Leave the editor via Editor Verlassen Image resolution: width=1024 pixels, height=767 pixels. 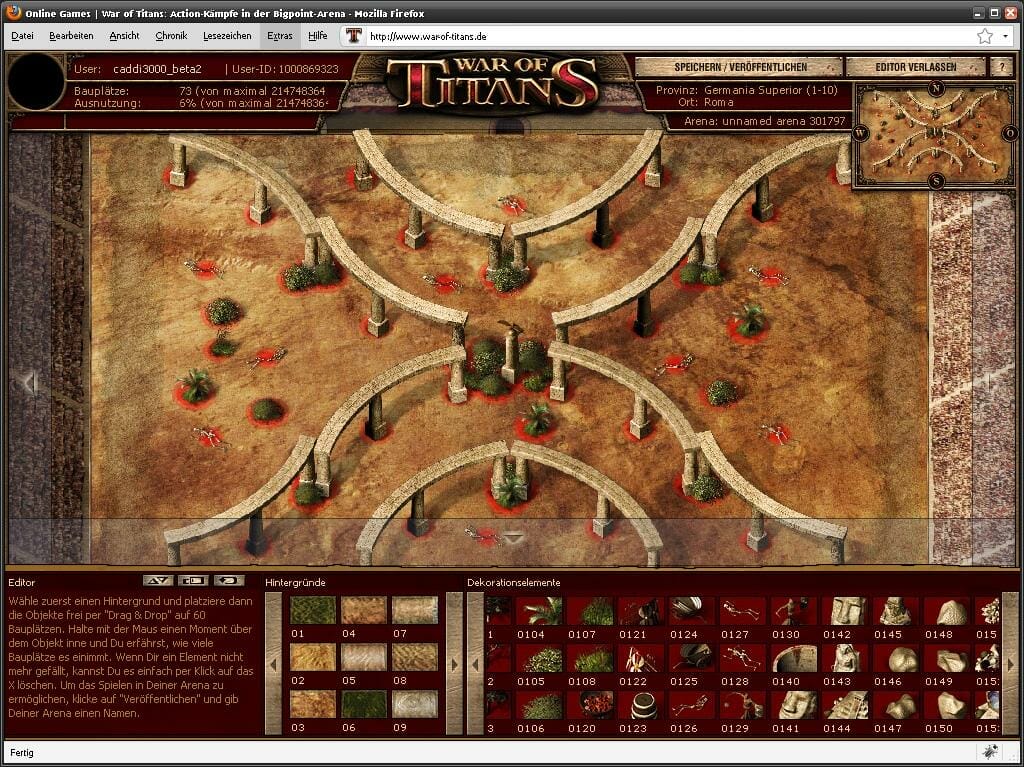pyautogui.click(x=916, y=67)
